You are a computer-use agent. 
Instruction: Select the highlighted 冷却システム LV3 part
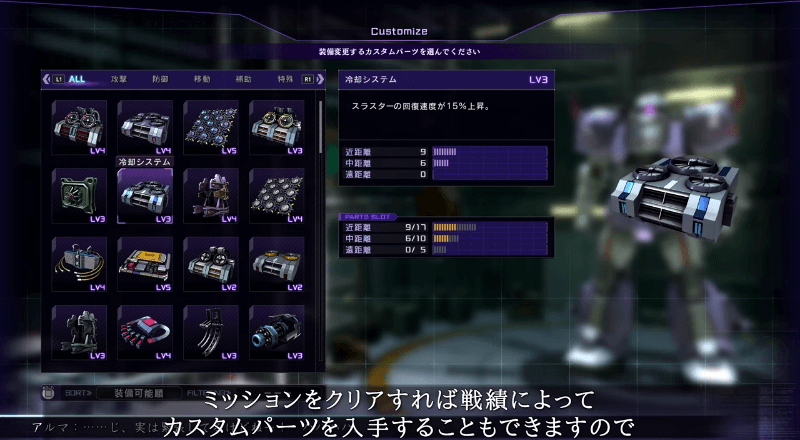click(x=145, y=194)
